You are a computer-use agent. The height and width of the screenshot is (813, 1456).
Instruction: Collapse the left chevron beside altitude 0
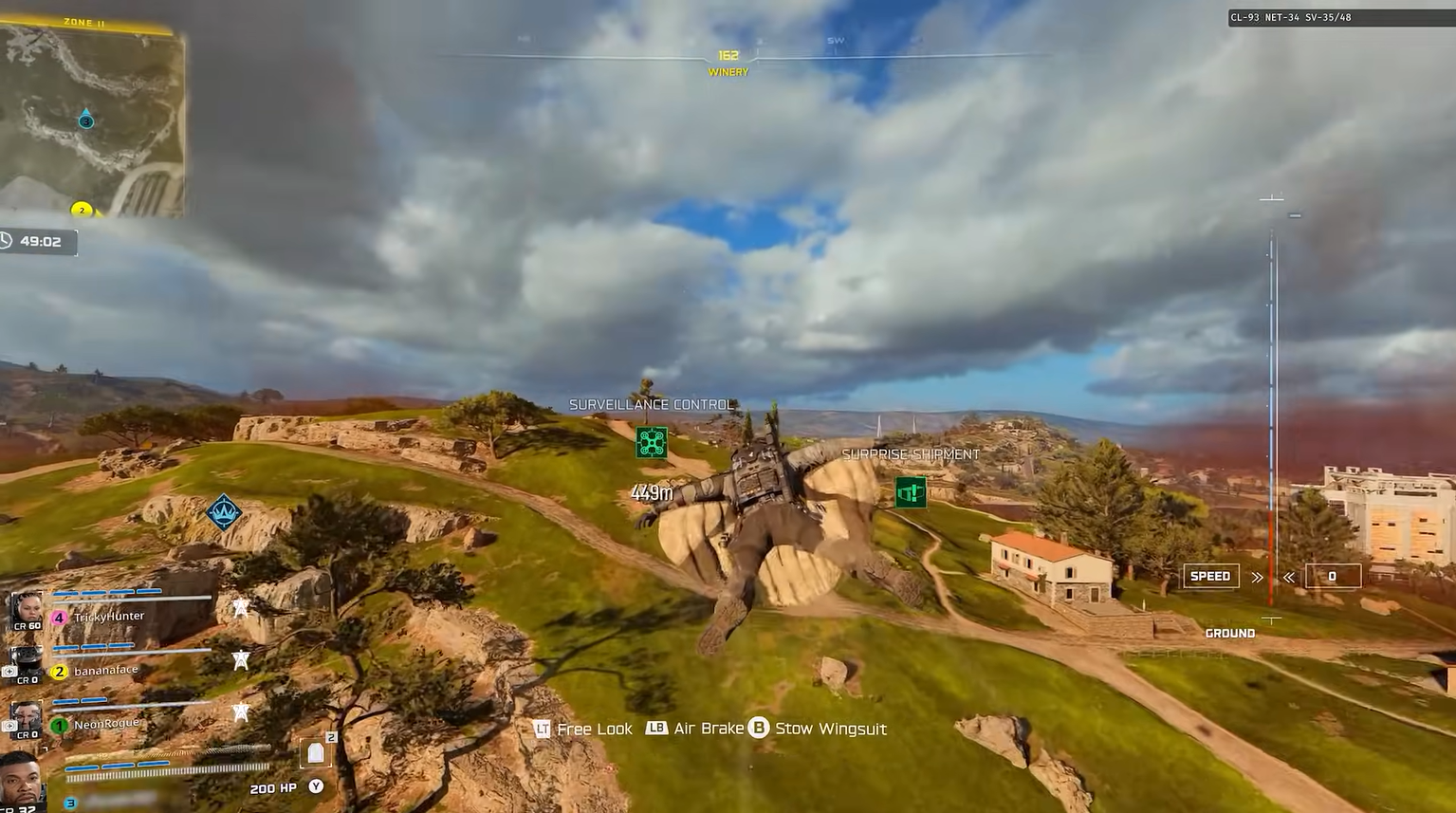click(1288, 576)
